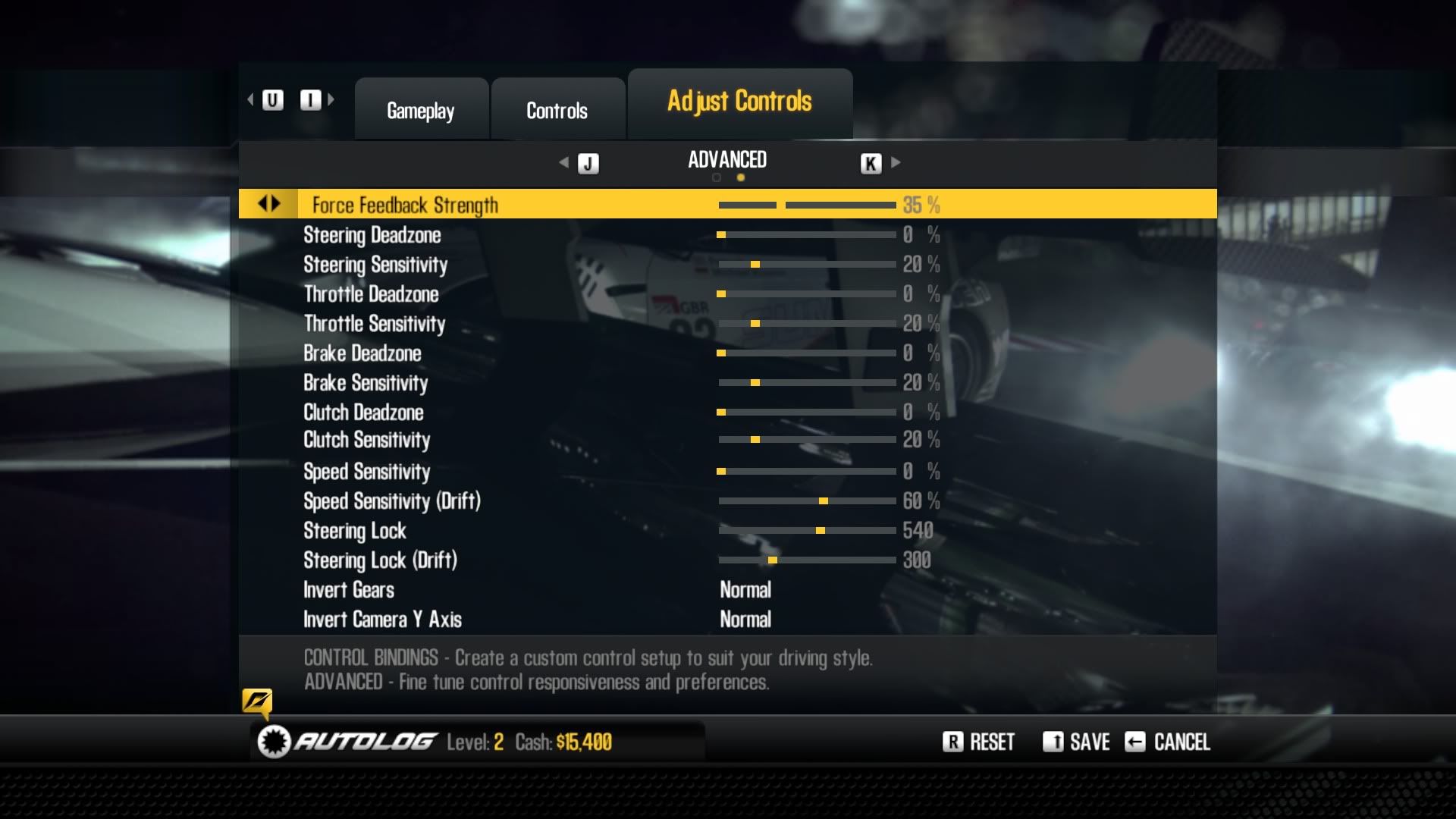Image resolution: width=1456 pixels, height=819 pixels.
Task: Change the Steering Lock slider
Action: tap(807, 531)
